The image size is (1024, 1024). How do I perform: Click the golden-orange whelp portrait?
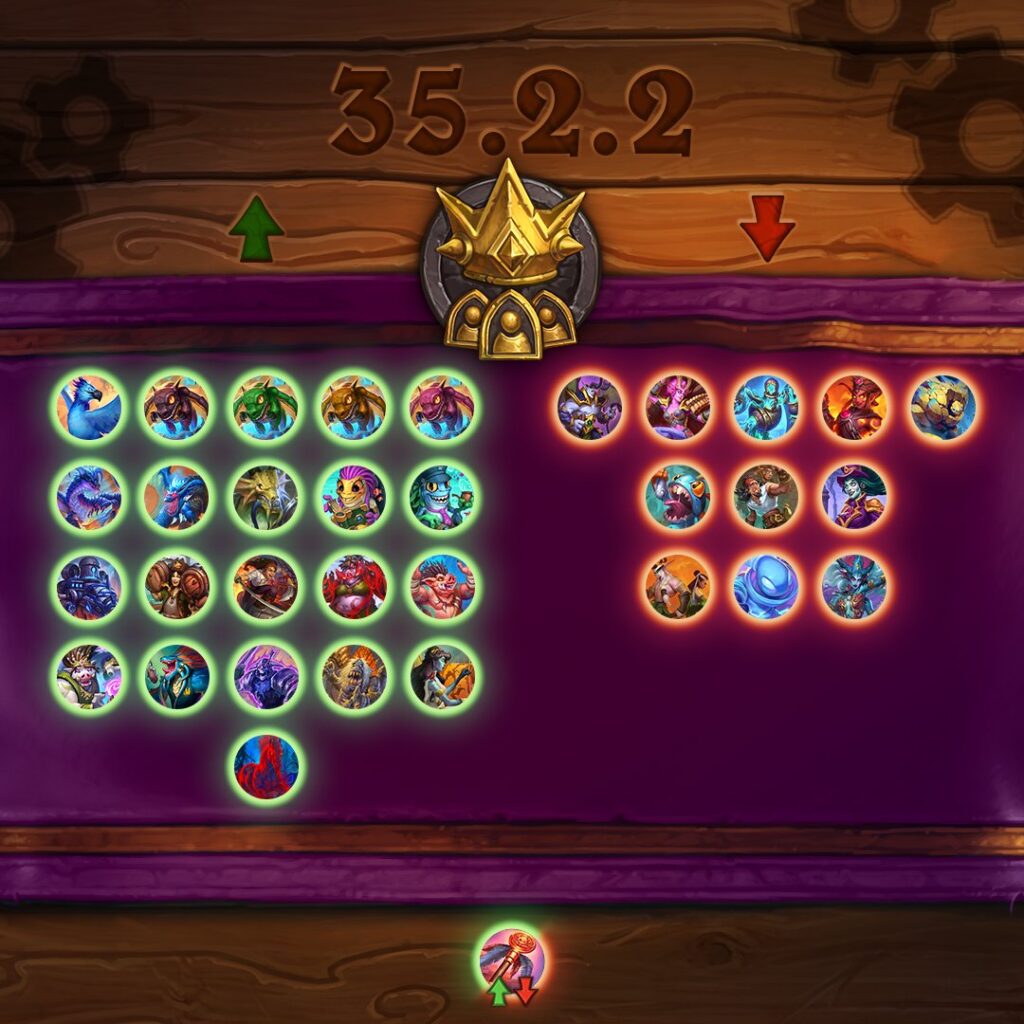pos(354,408)
